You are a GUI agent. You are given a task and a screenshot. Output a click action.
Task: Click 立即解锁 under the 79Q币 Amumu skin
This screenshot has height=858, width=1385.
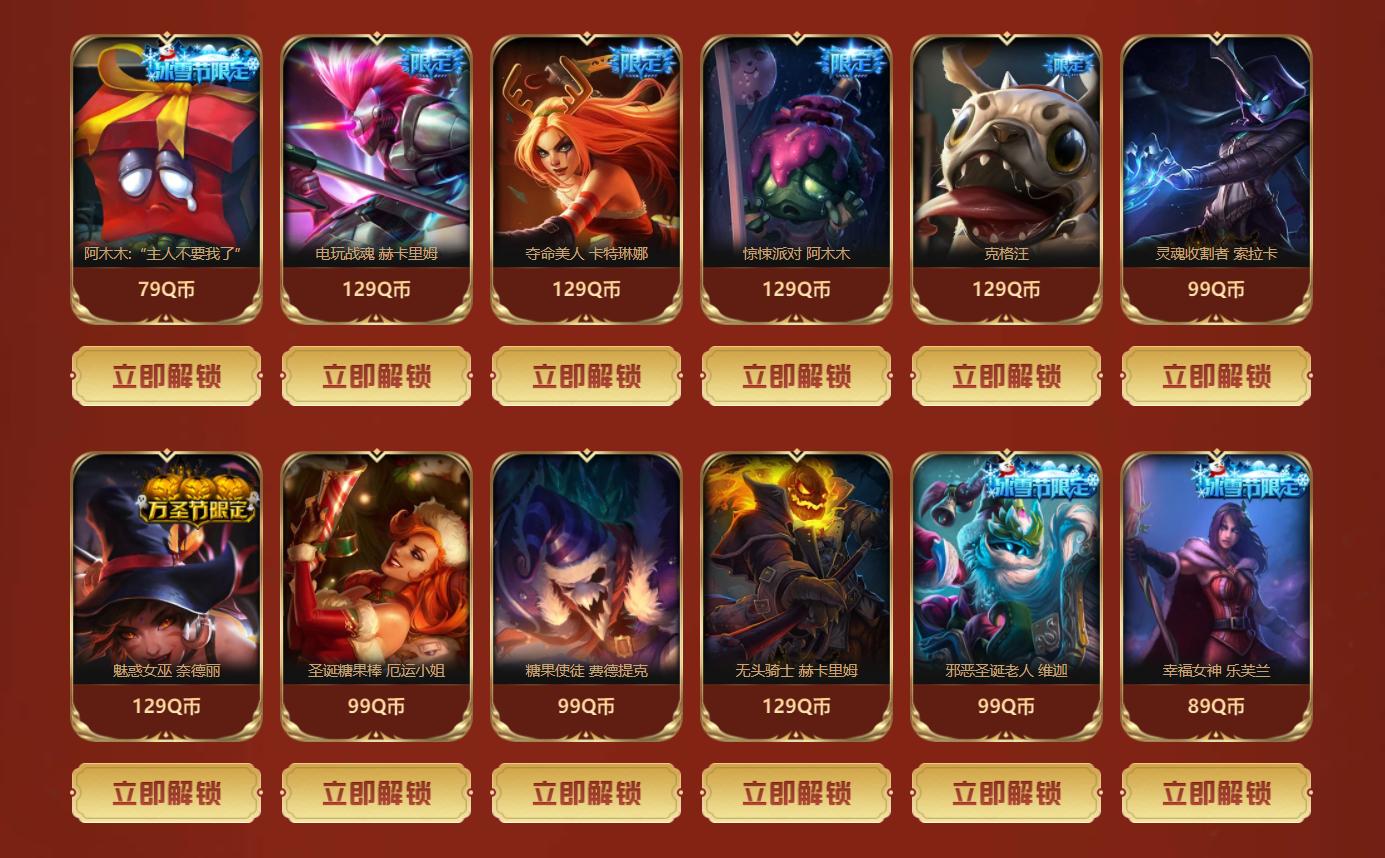(166, 374)
